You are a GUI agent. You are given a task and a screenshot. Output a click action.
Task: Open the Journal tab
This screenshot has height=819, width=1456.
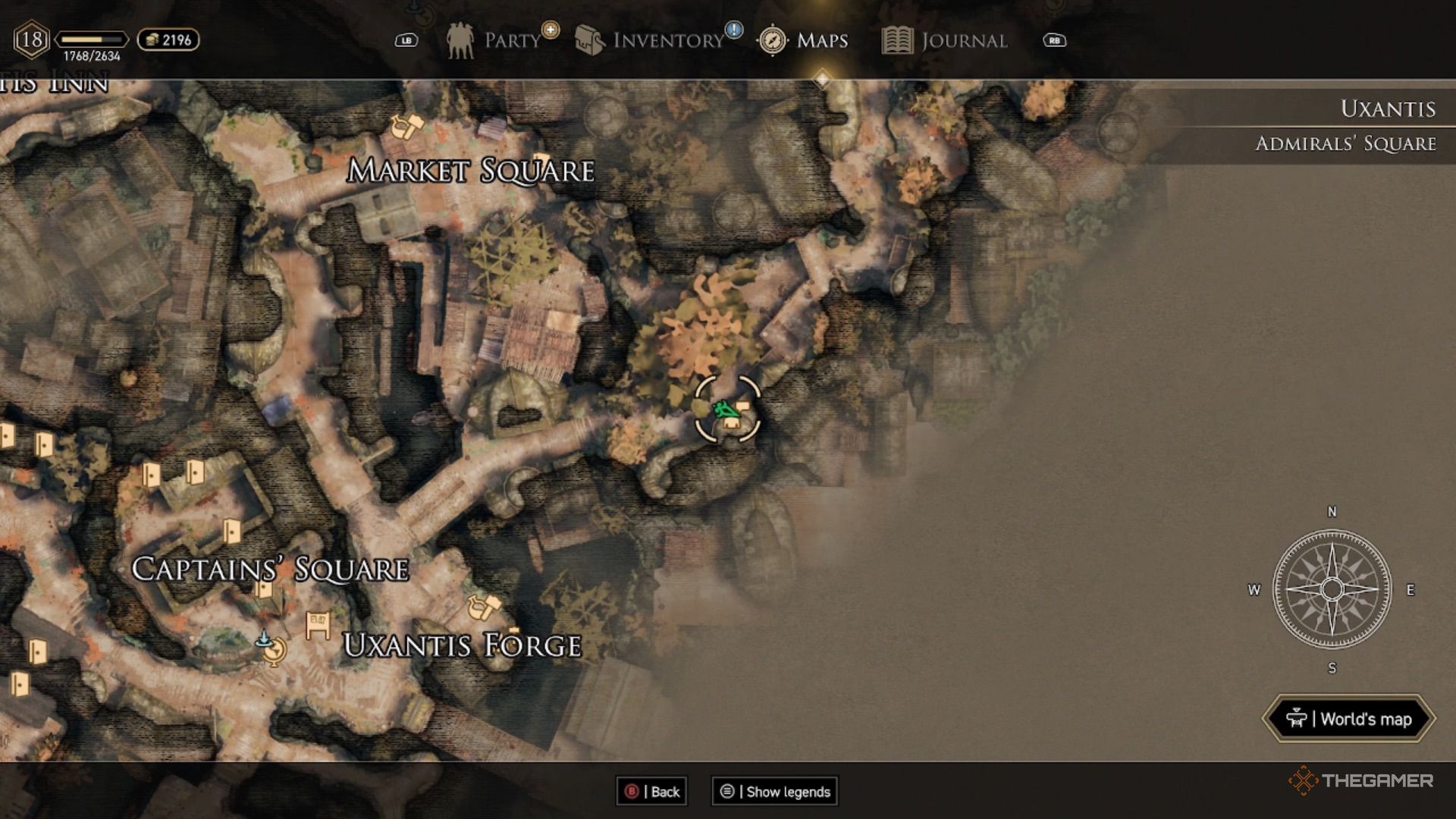(x=946, y=40)
